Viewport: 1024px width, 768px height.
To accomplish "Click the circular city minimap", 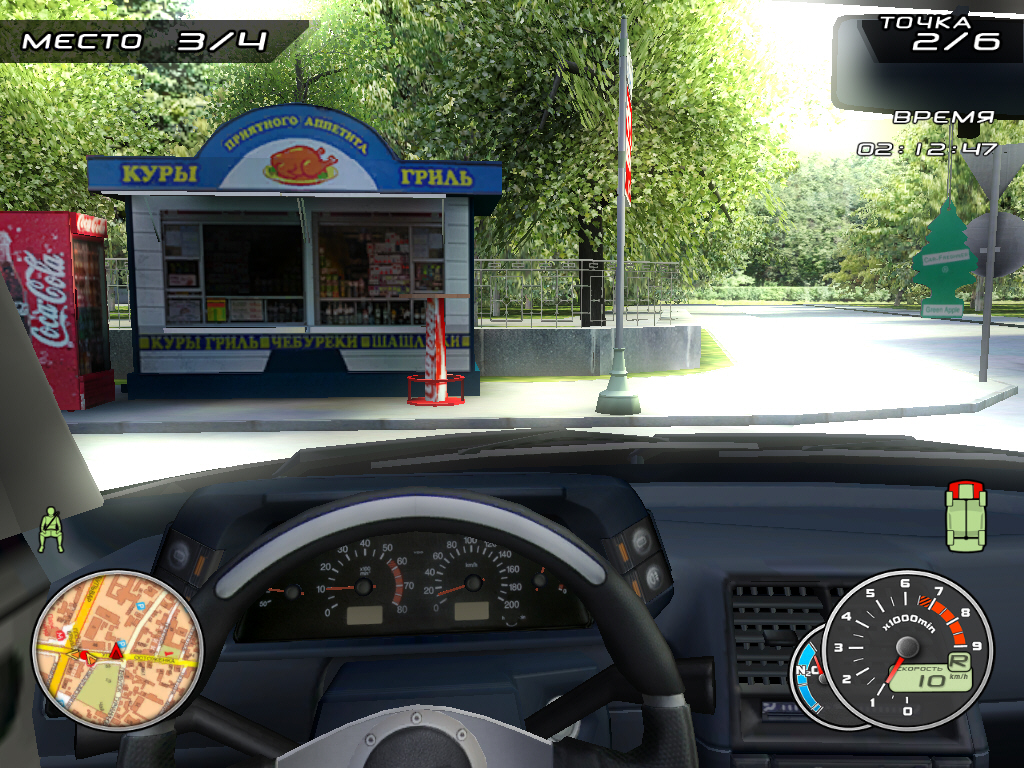I will click(117, 650).
